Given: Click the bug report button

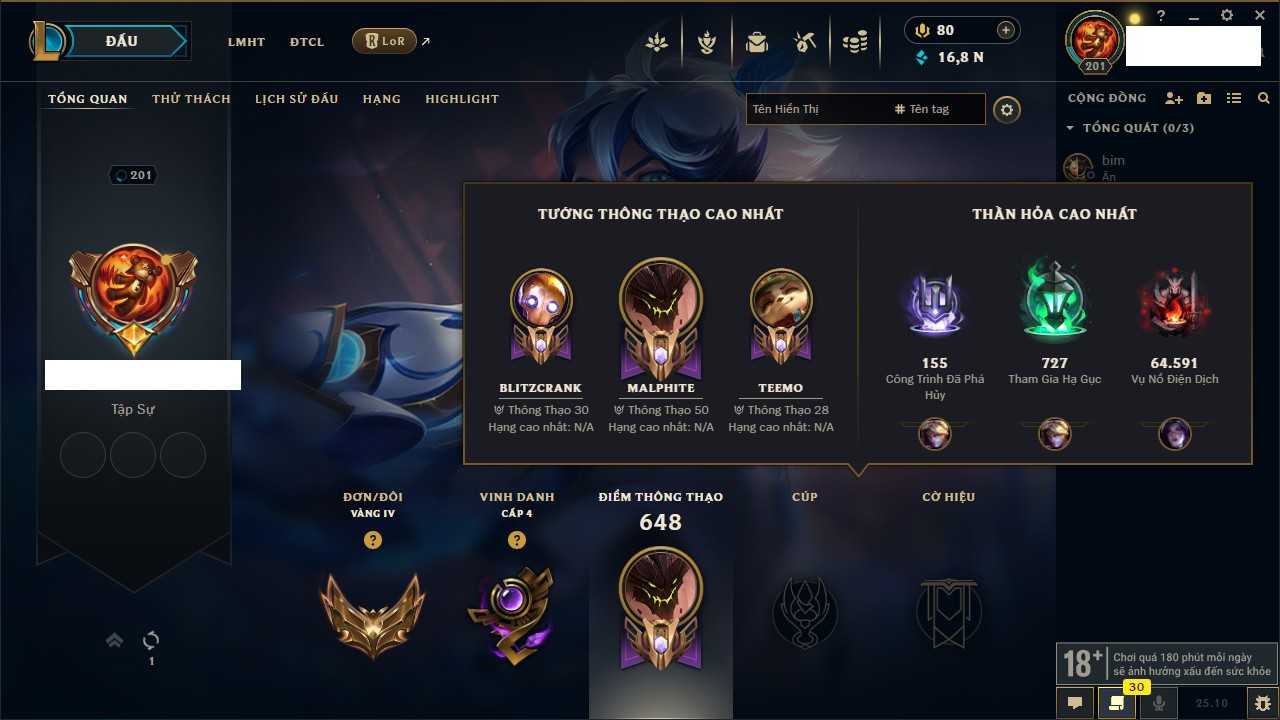Looking at the screenshot, I should 1263,703.
